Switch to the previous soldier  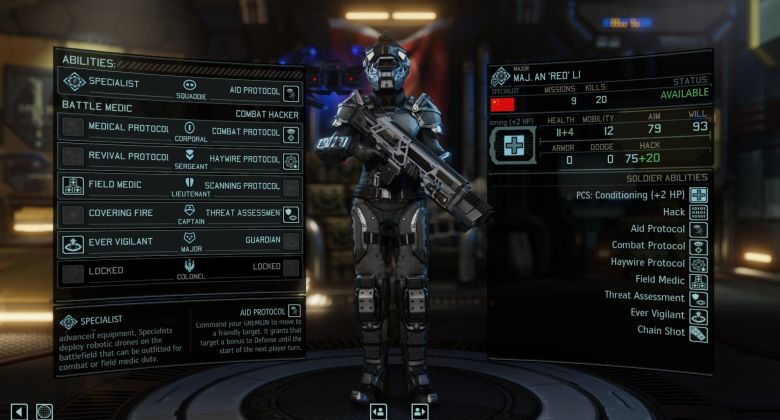pyautogui.click(x=378, y=410)
